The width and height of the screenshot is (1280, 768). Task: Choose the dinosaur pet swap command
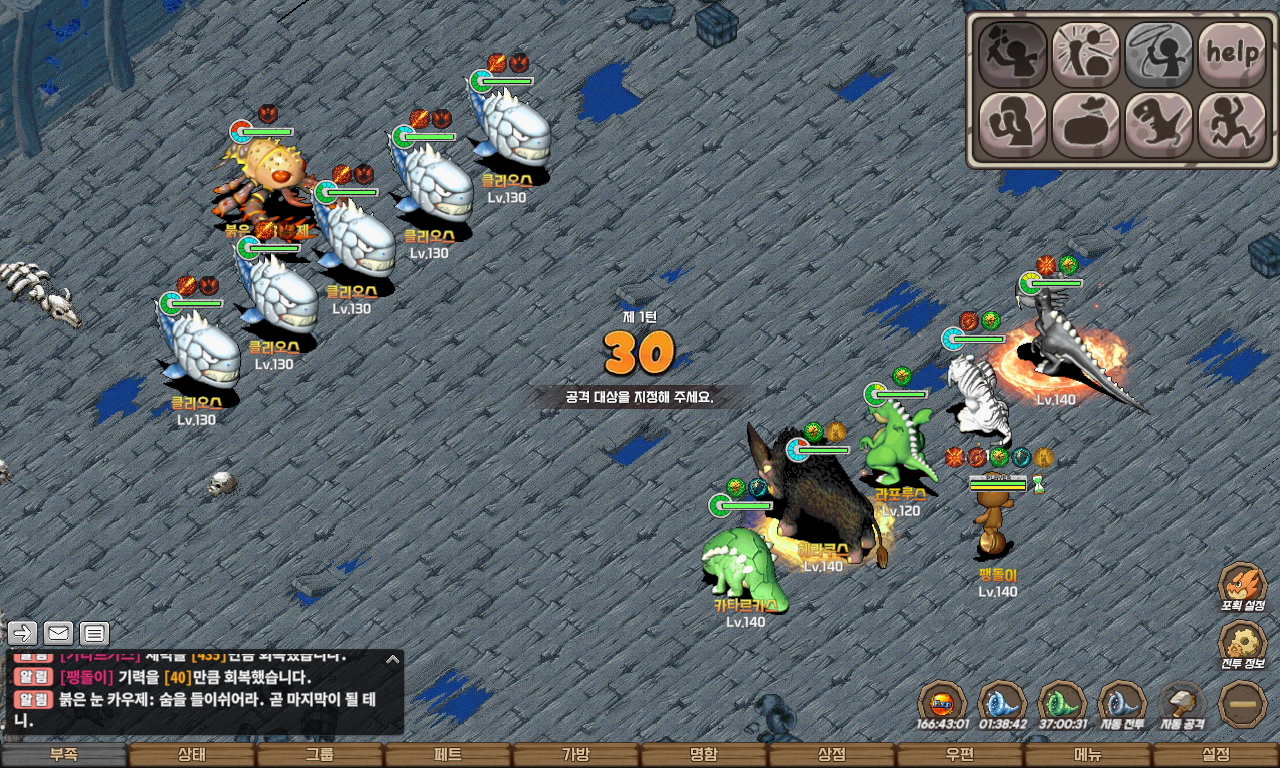point(1159,125)
